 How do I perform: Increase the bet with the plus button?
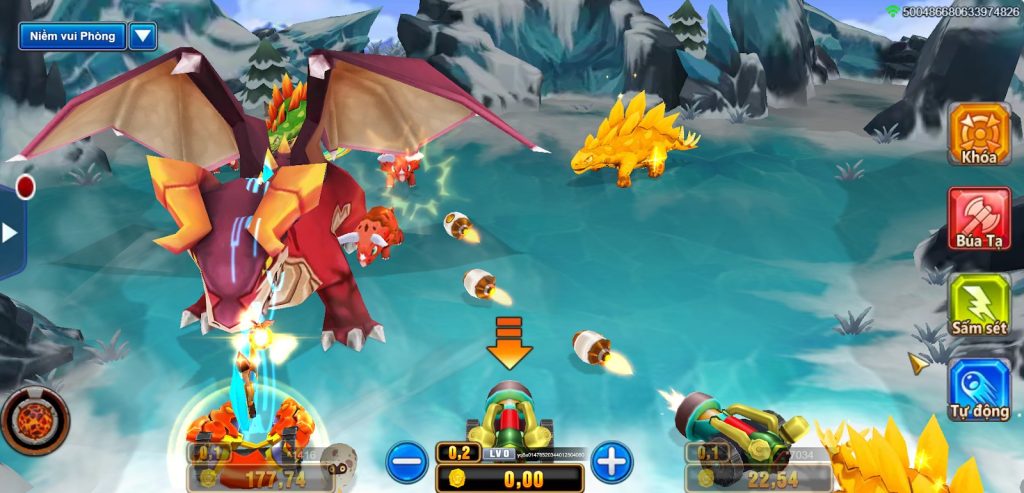pyautogui.click(x=612, y=462)
